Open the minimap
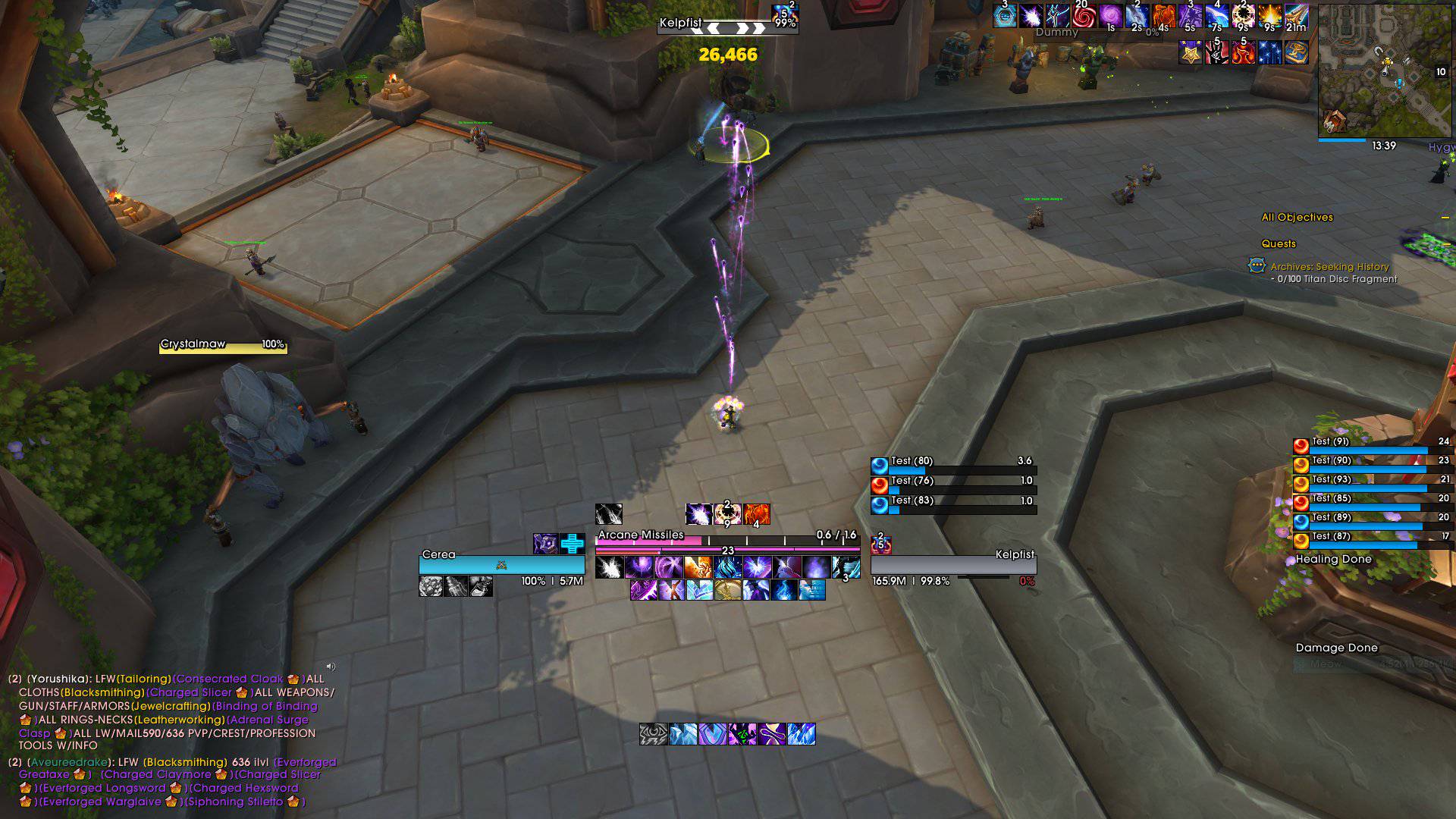 (1384, 72)
